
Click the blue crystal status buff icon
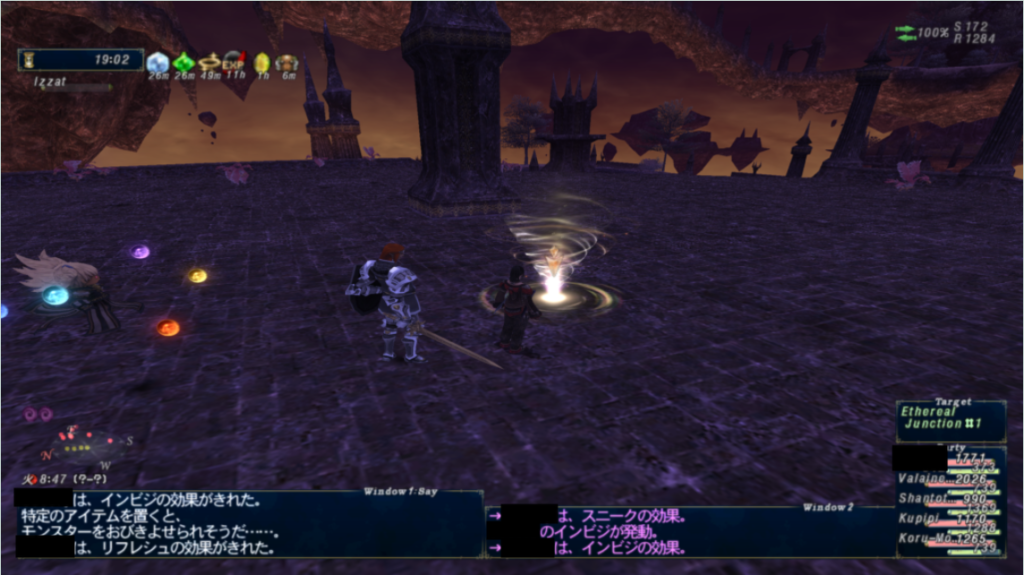coord(158,62)
